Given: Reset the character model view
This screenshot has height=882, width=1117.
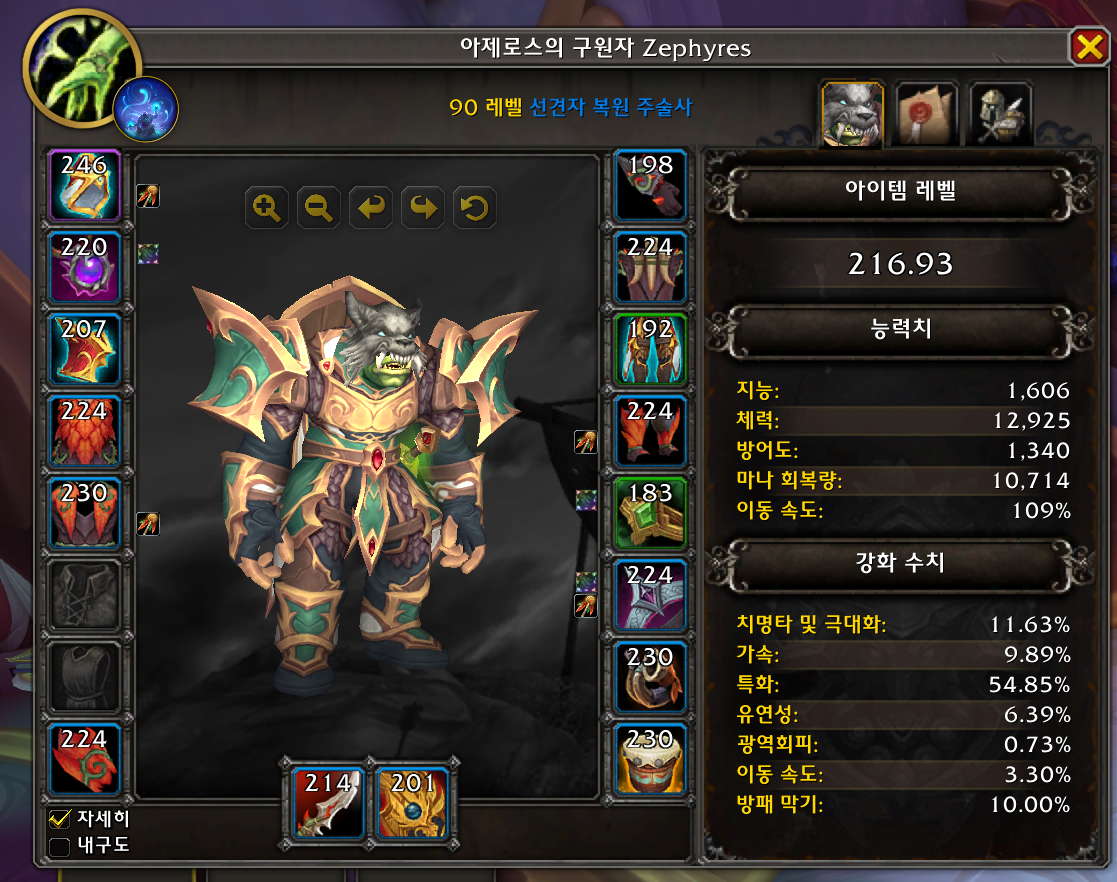Looking at the screenshot, I should coord(475,208).
